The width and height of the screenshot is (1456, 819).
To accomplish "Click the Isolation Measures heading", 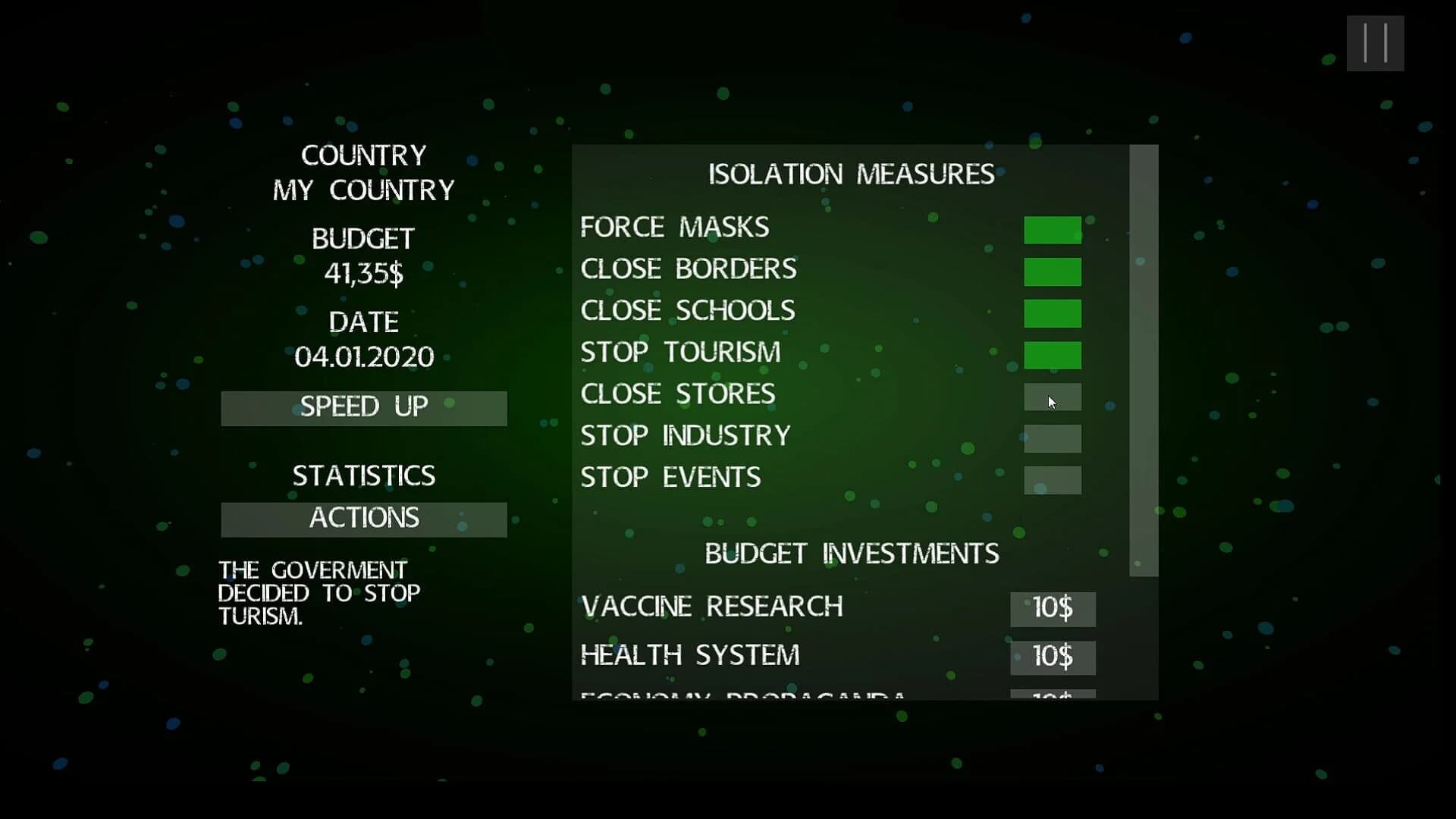I will [852, 174].
